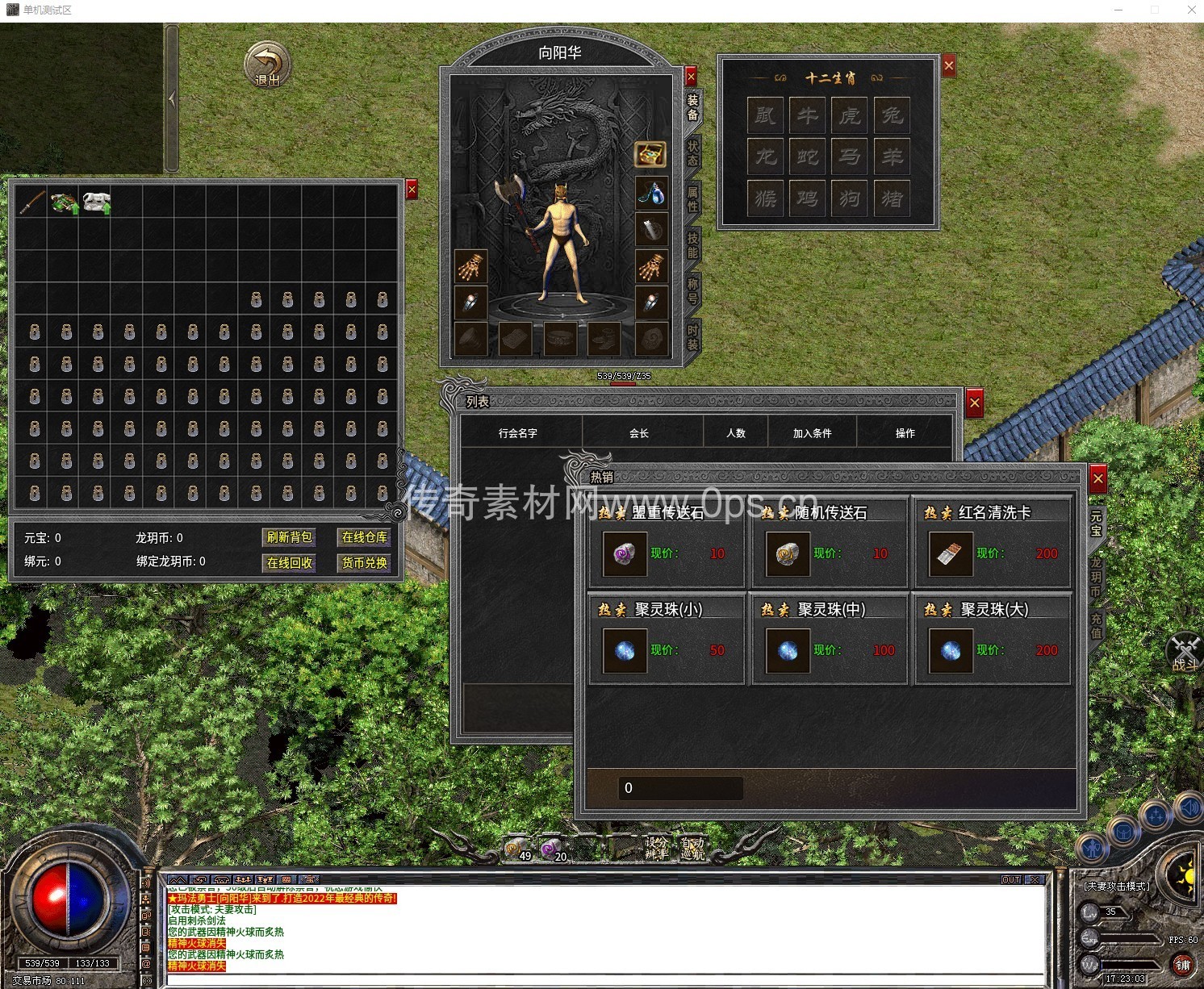Close the inventory bag window

412,190
